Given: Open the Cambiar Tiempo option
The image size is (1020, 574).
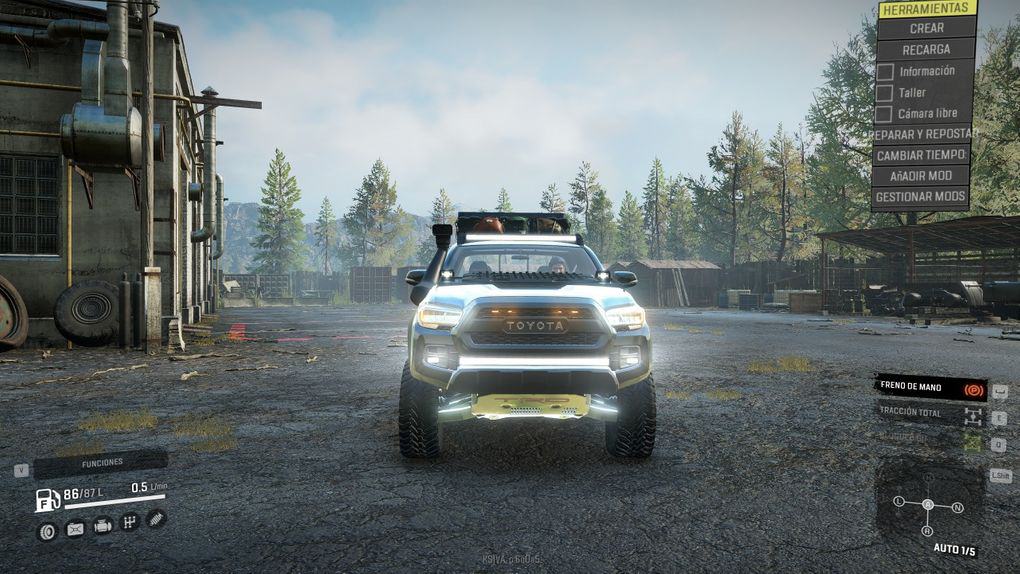Looking at the screenshot, I should click(922, 155).
